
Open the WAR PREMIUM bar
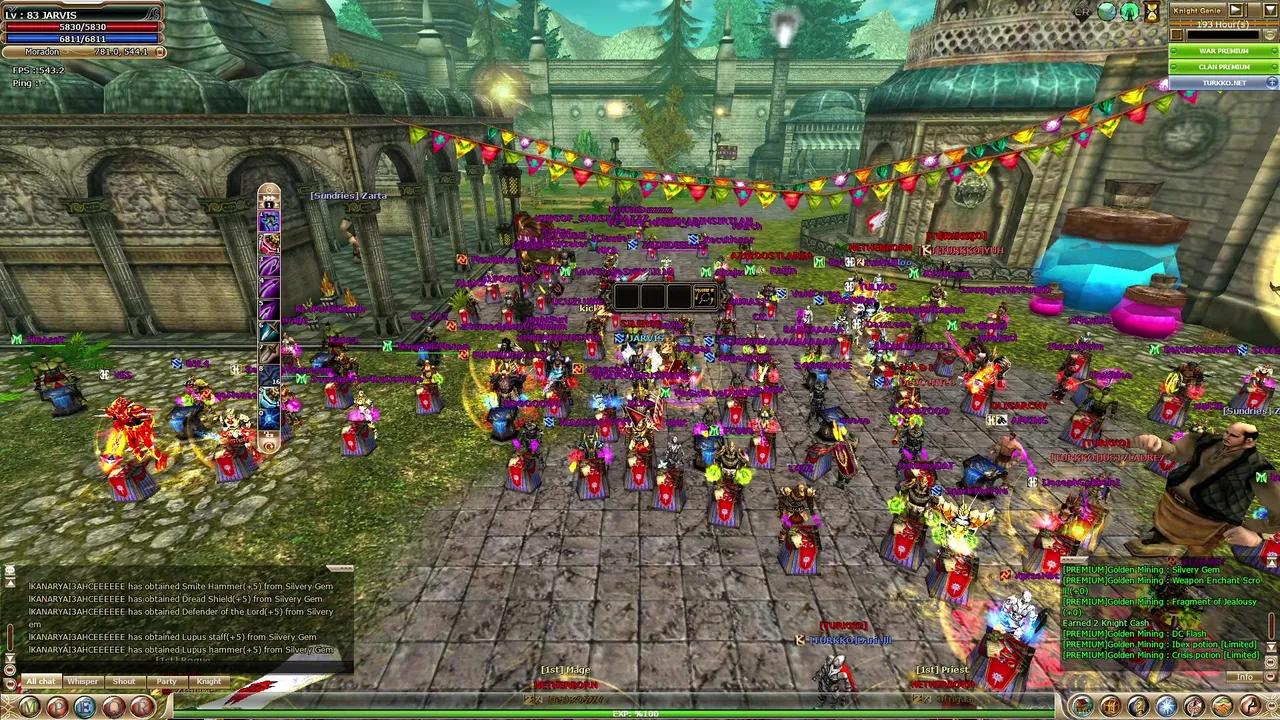tap(1223, 51)
